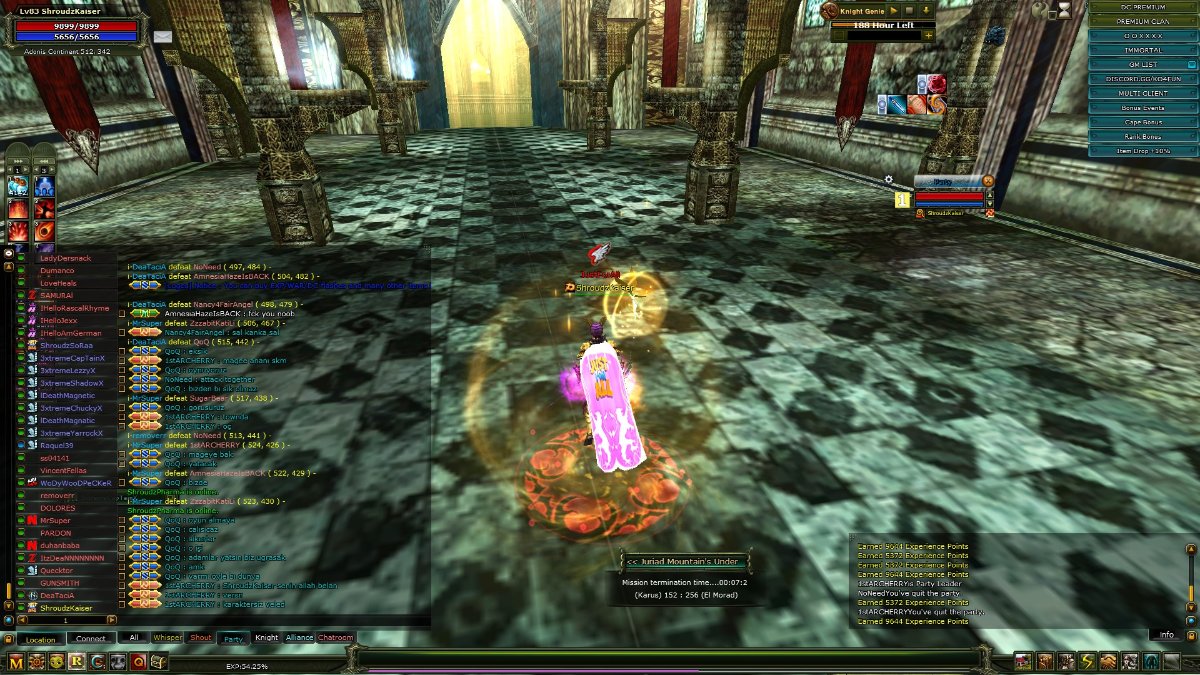Open the GM LIST entry
Screen dimensions: 1200x675
point(1142,64)
